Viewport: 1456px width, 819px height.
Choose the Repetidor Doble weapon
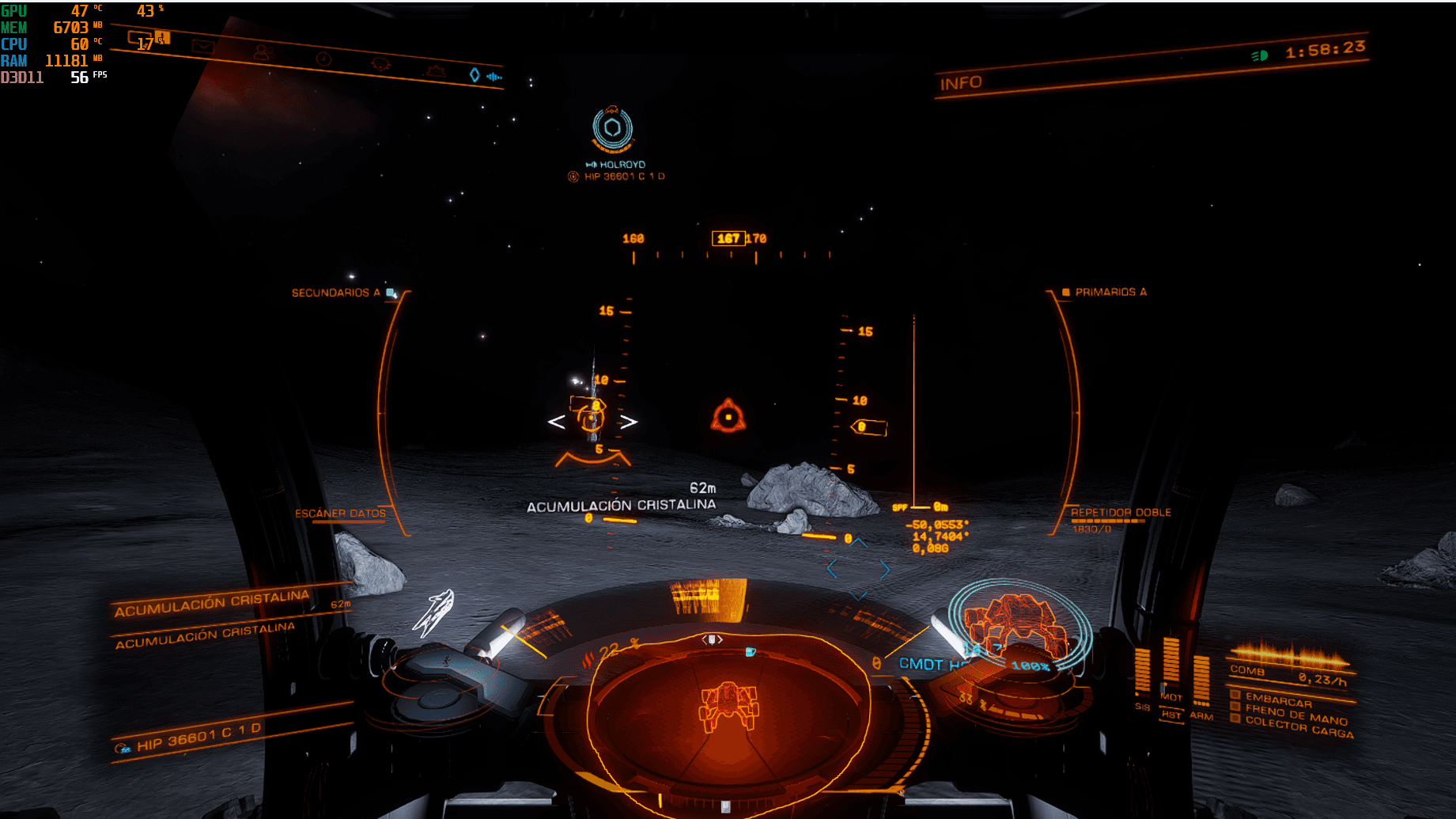[1121, 513]
